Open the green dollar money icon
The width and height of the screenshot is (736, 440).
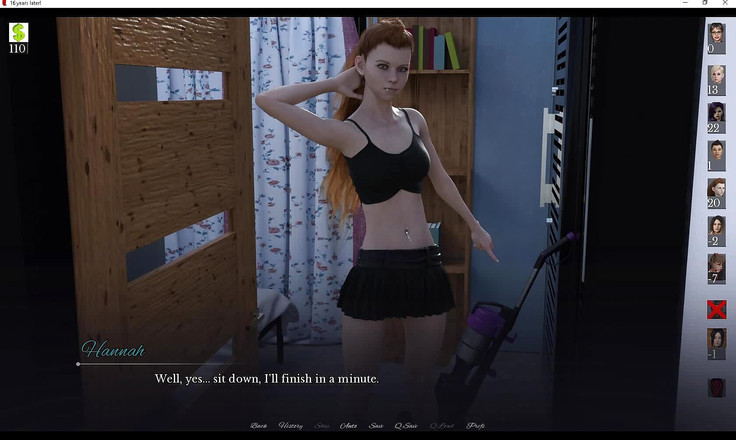(18, 34)
